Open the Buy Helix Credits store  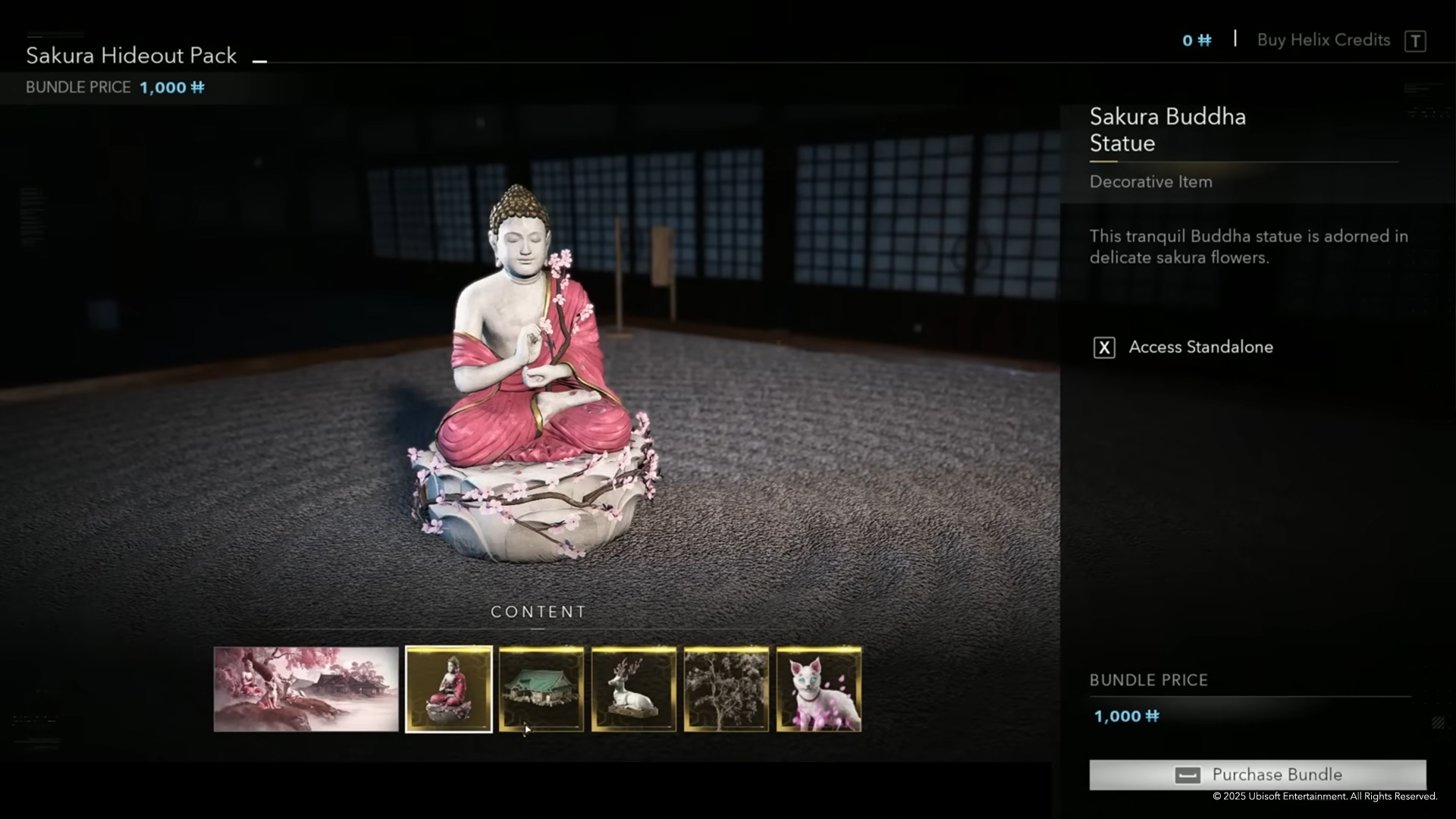point(1323,40)
